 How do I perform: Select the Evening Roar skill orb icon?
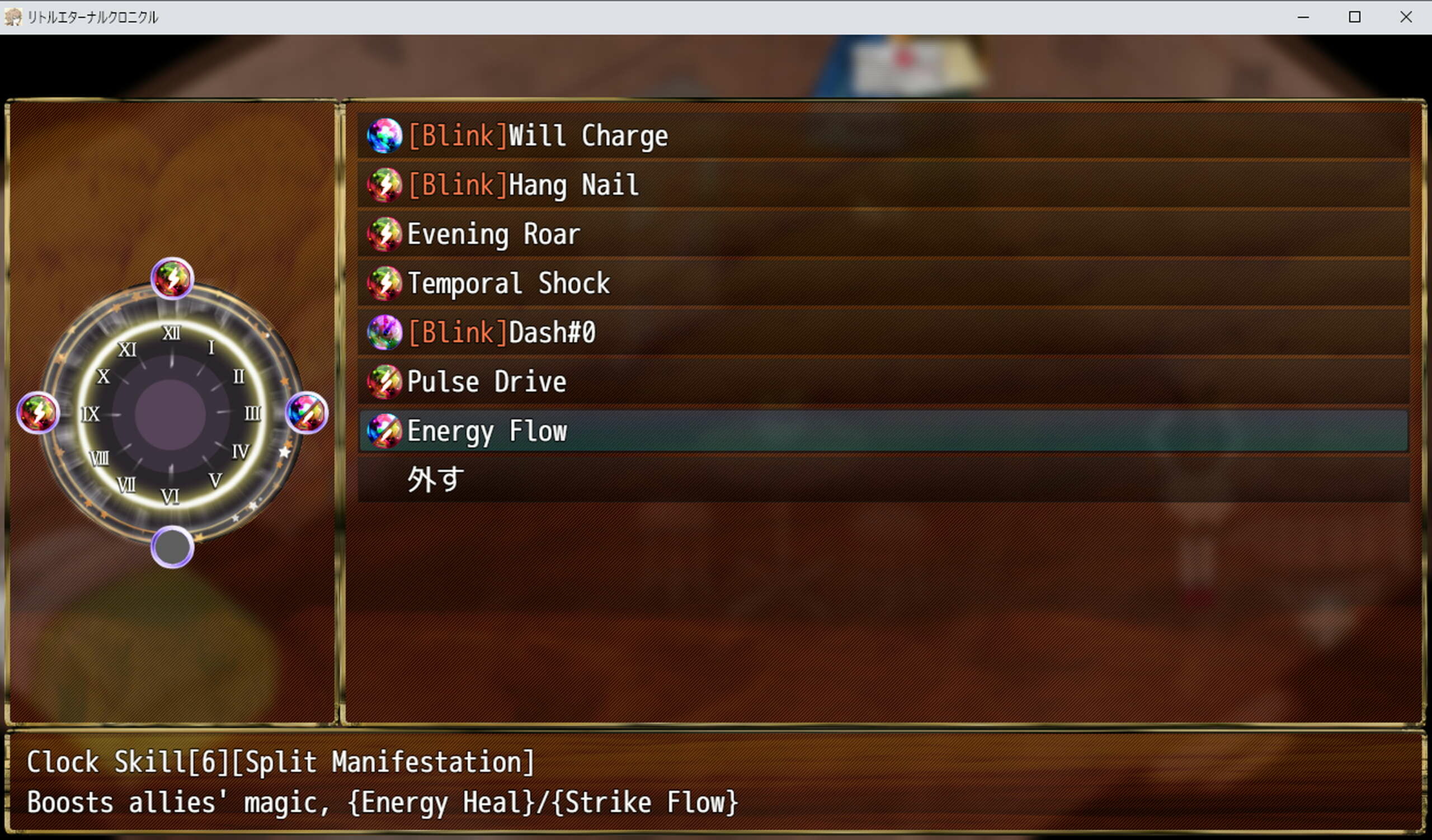(x=384, y=233)
